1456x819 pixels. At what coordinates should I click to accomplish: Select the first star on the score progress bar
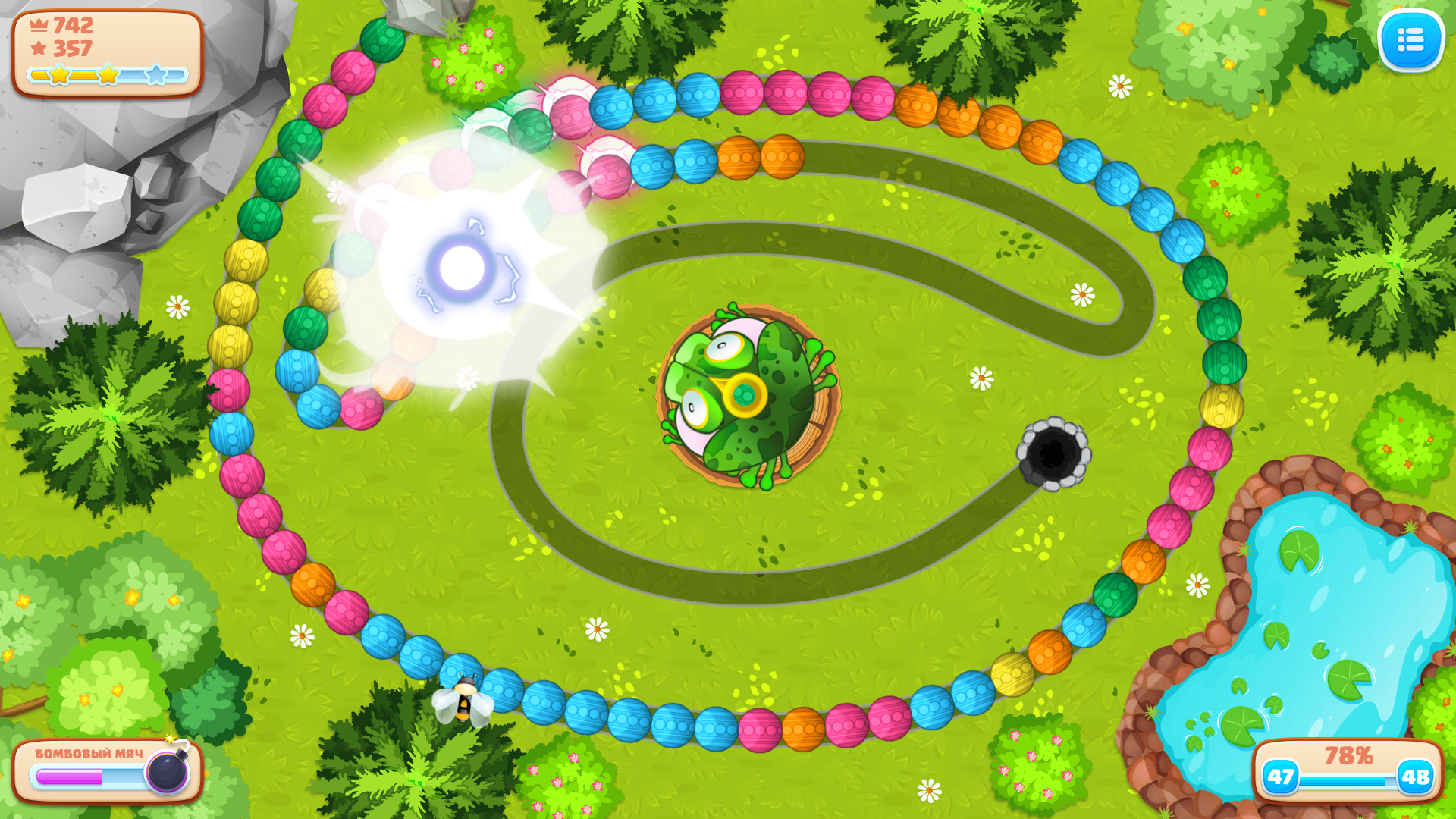59,74
